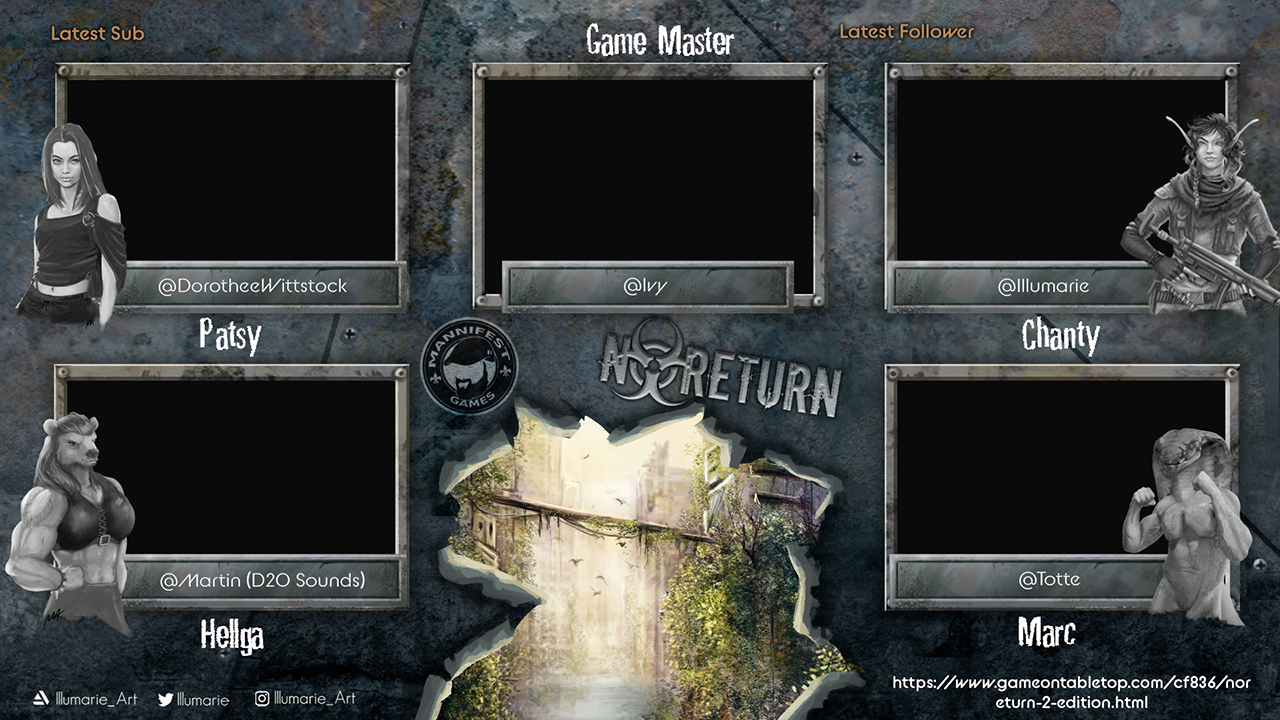Image resolution: width=1280 pixels, height=720 pixels.
Task: Select the @Ivy Game Master name plate
Action: coord(646,286)
